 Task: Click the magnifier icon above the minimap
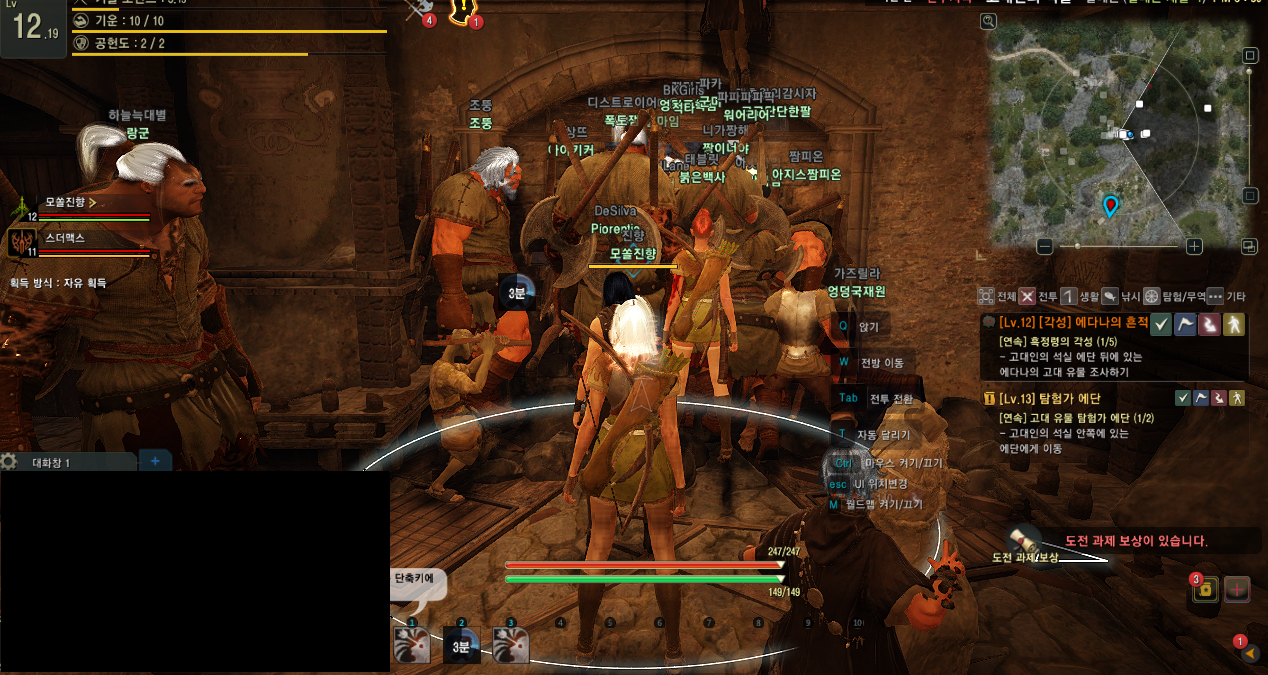pos(989,21)
